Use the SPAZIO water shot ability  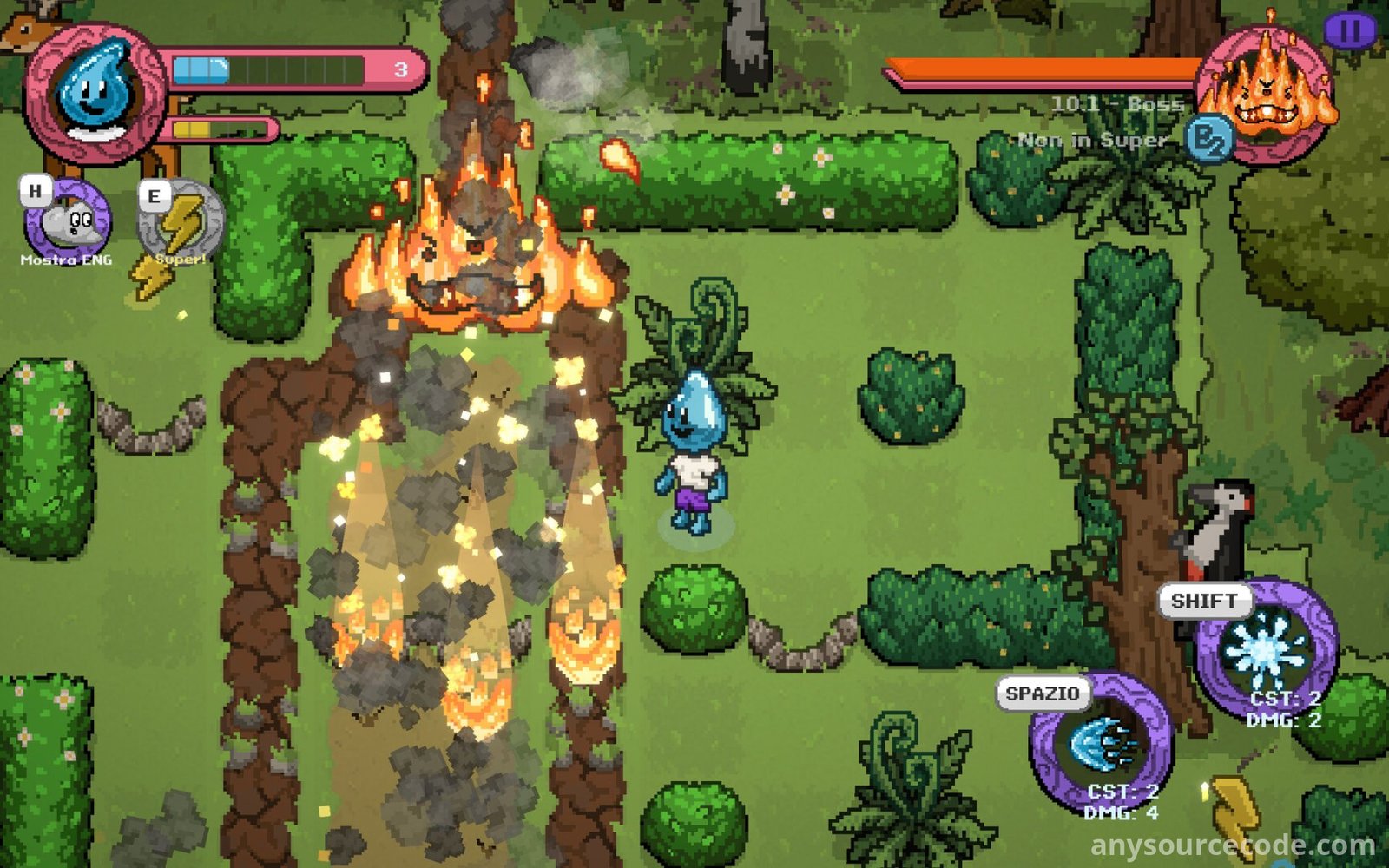(1100, 743)
